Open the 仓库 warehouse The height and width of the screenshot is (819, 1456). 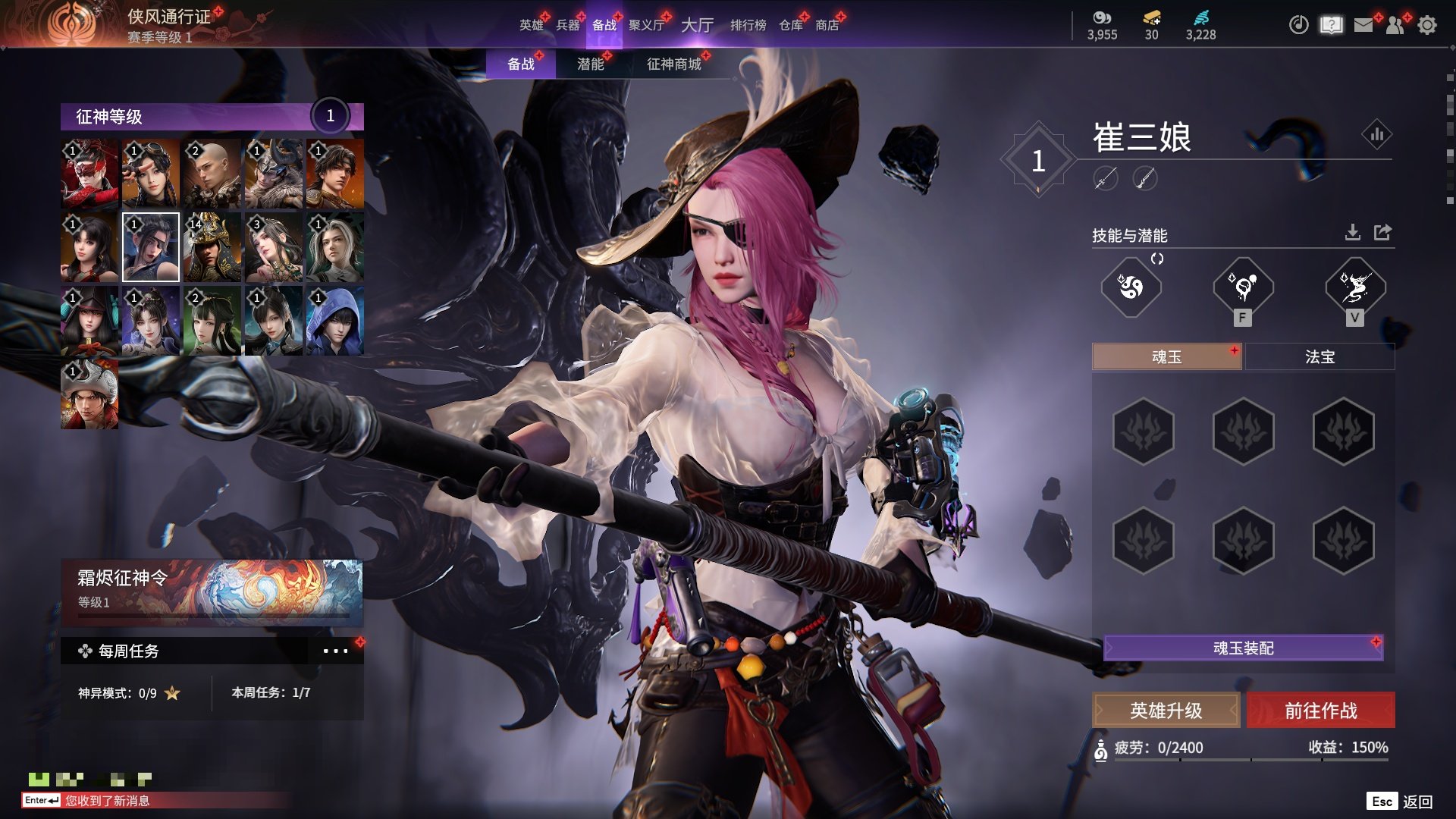pos(791,25)
